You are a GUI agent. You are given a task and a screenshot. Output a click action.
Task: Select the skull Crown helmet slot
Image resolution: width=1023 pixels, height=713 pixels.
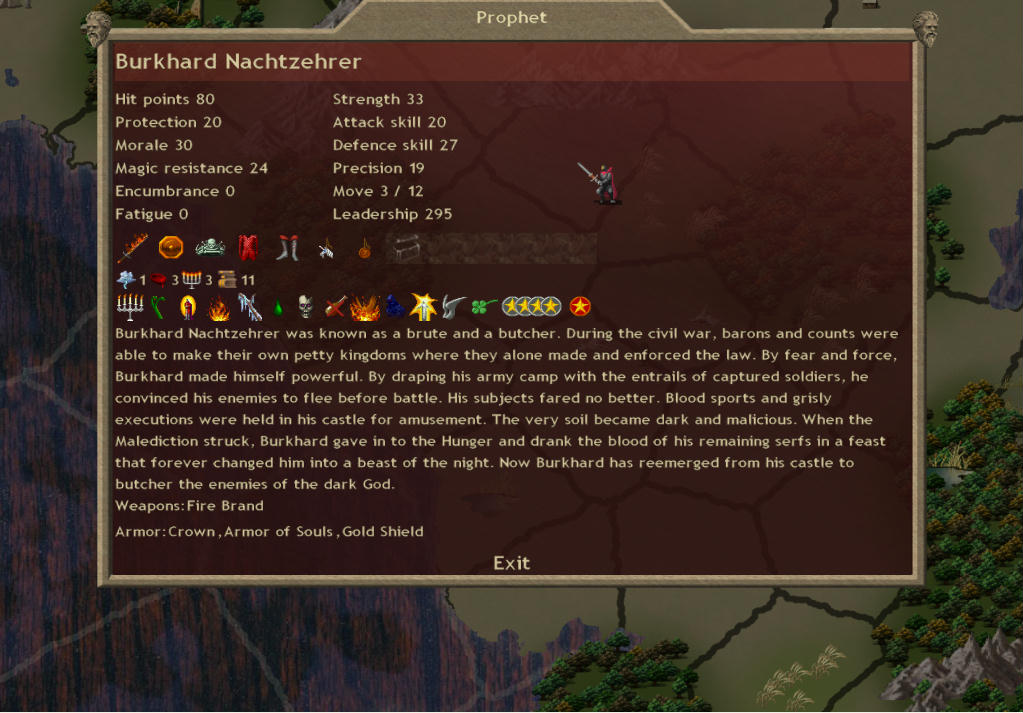pos(210,247)
